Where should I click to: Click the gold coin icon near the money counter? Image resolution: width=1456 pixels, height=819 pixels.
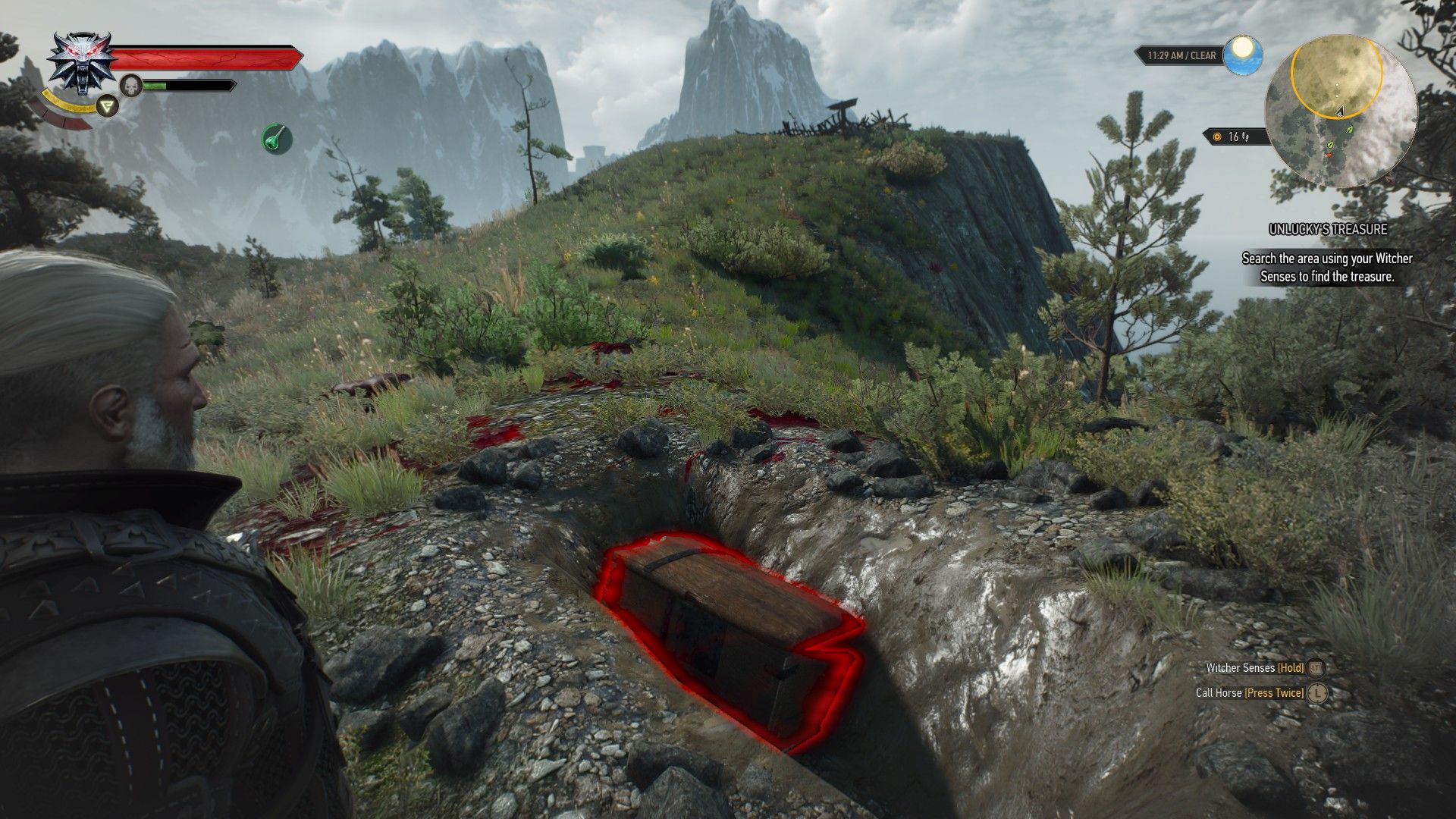click(x=1217, y=137)
